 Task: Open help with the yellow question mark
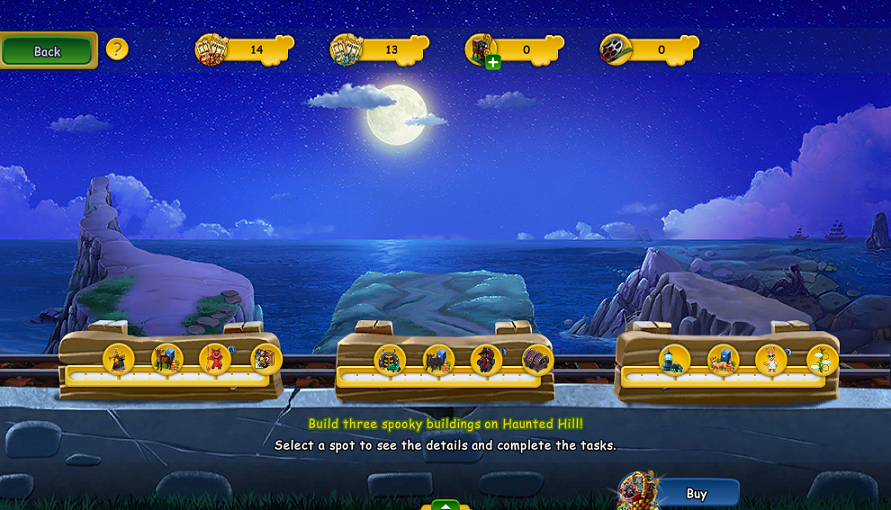pos(117,49)
